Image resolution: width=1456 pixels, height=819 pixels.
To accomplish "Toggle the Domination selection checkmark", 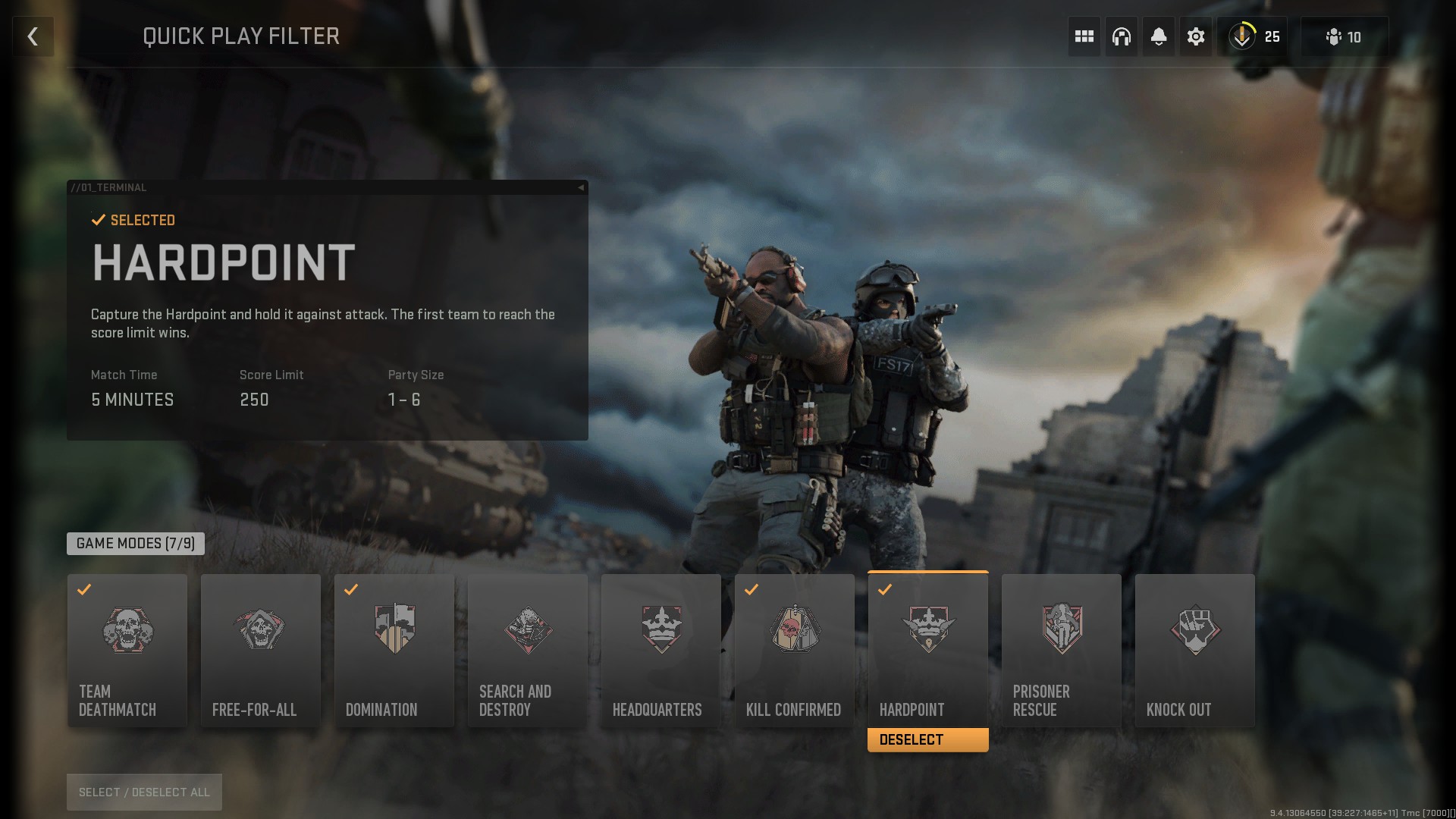I will pyautogui.click(x=350, y=589).
